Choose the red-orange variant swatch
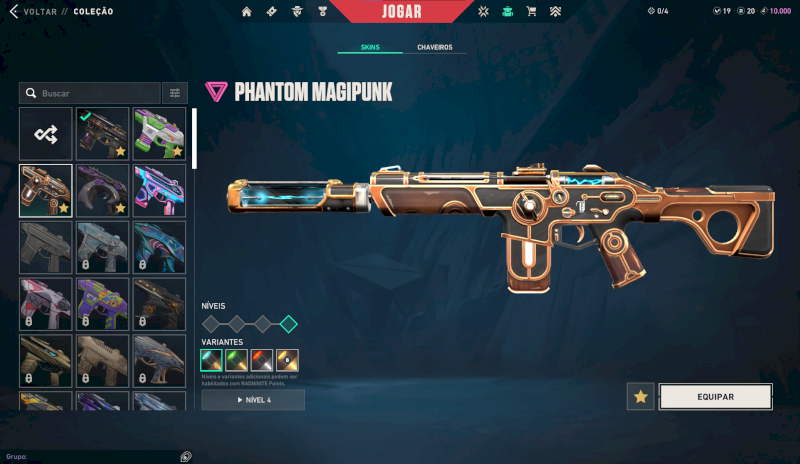The height and width of the screenshot is (464, 800). point(262,360)
